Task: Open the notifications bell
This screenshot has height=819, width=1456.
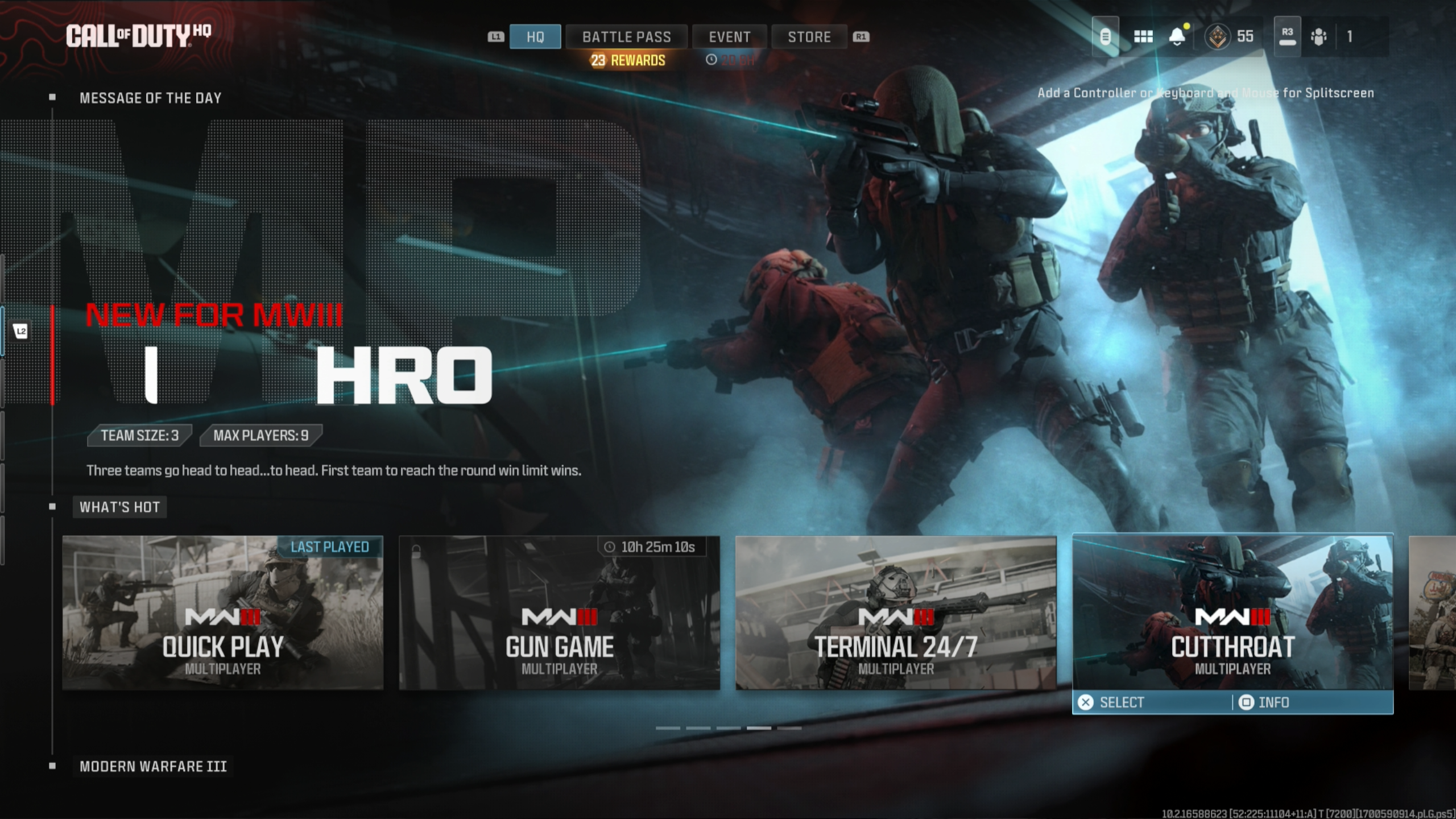Action: 1177,36
